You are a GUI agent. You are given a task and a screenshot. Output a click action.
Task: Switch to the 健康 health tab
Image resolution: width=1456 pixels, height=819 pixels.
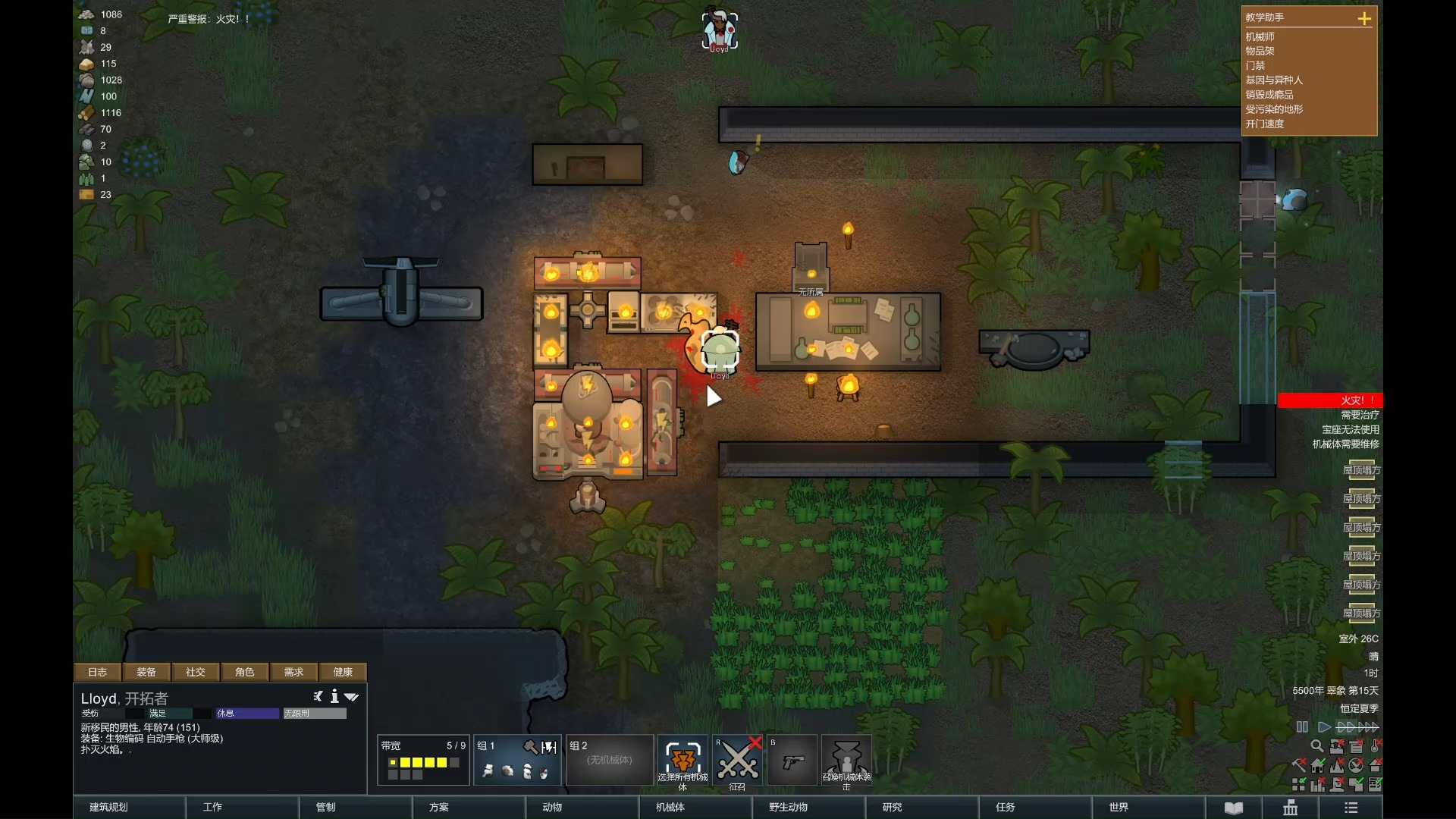pos(343,672)
